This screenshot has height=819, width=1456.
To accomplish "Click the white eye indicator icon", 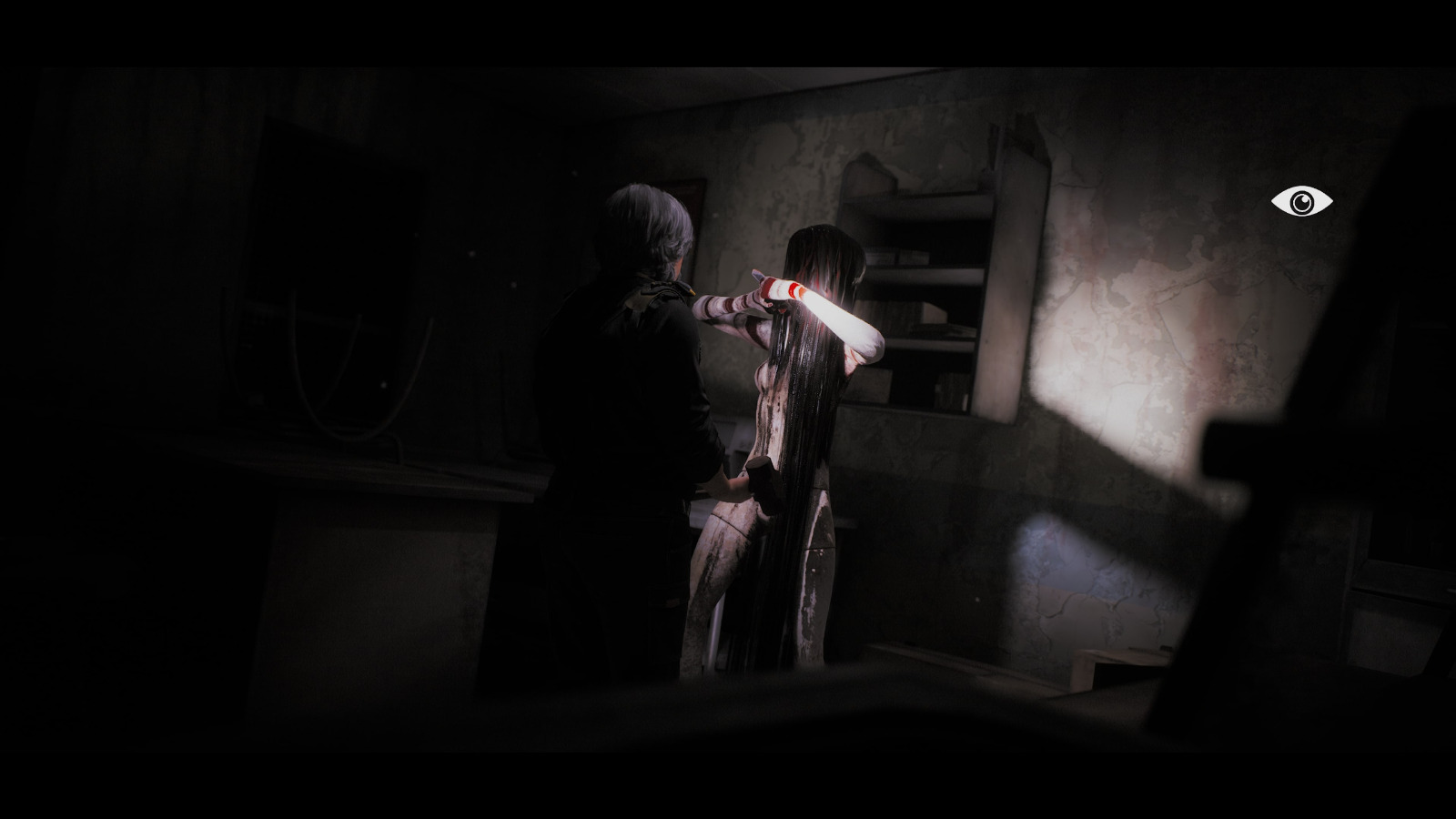I will (1303, 202).
